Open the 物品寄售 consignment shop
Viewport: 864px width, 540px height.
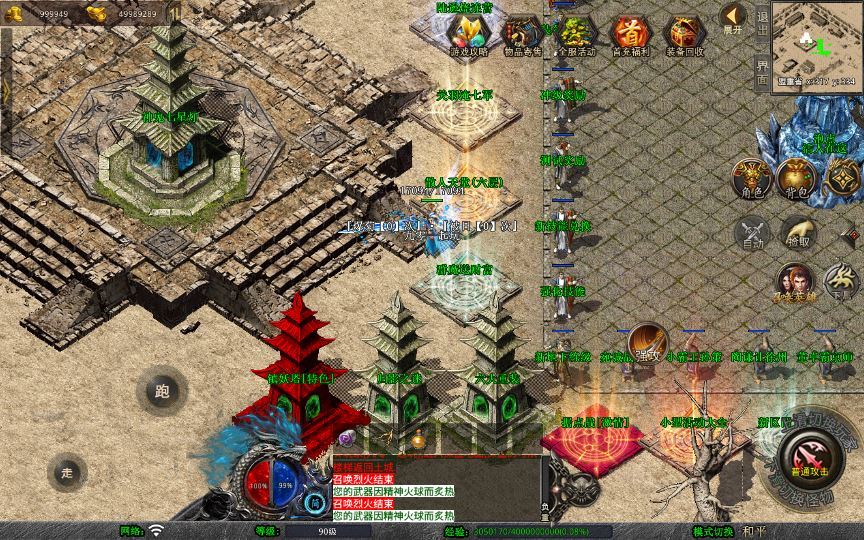(x=521, y=36)
